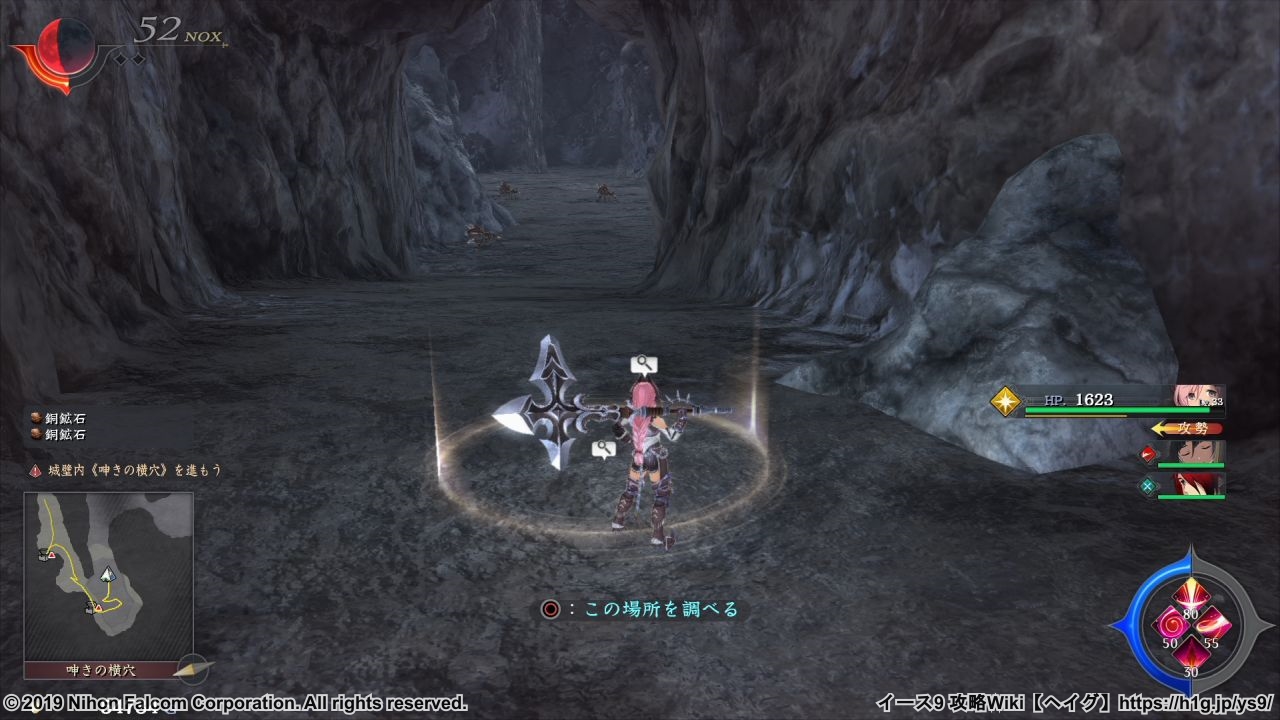Select the pink-haired leader portrait

tap(1198, 398)
